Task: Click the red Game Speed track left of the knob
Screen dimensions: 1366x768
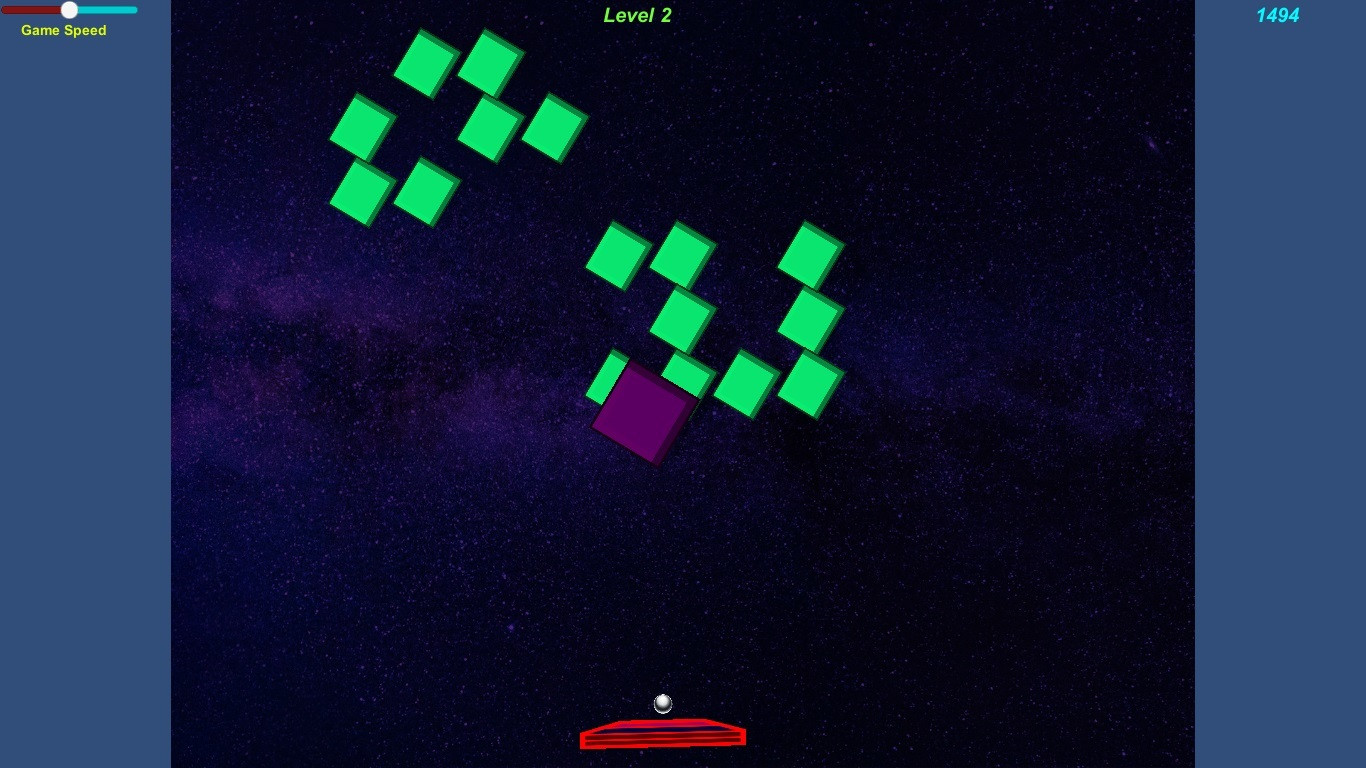Action: (35, 9)
